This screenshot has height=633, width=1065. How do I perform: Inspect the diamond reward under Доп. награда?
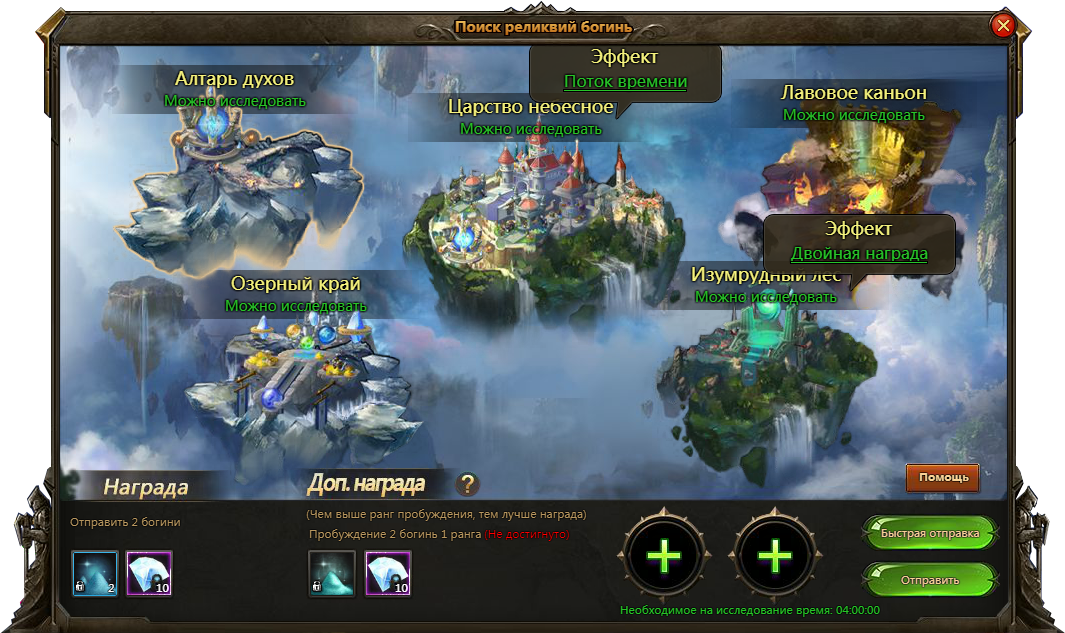pyautogui.click(x=387, y=574)
